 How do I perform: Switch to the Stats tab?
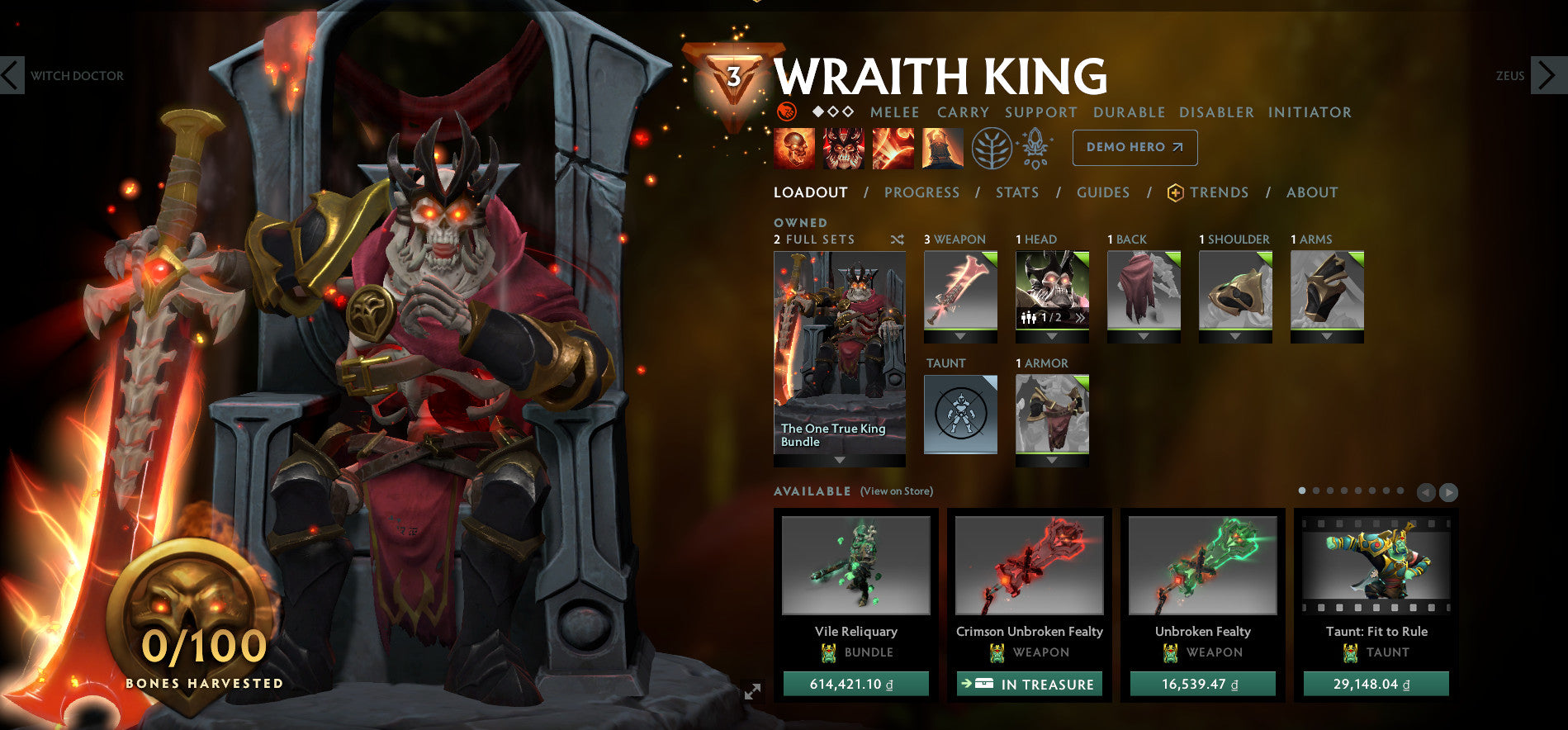click(x=1016, y=192)
